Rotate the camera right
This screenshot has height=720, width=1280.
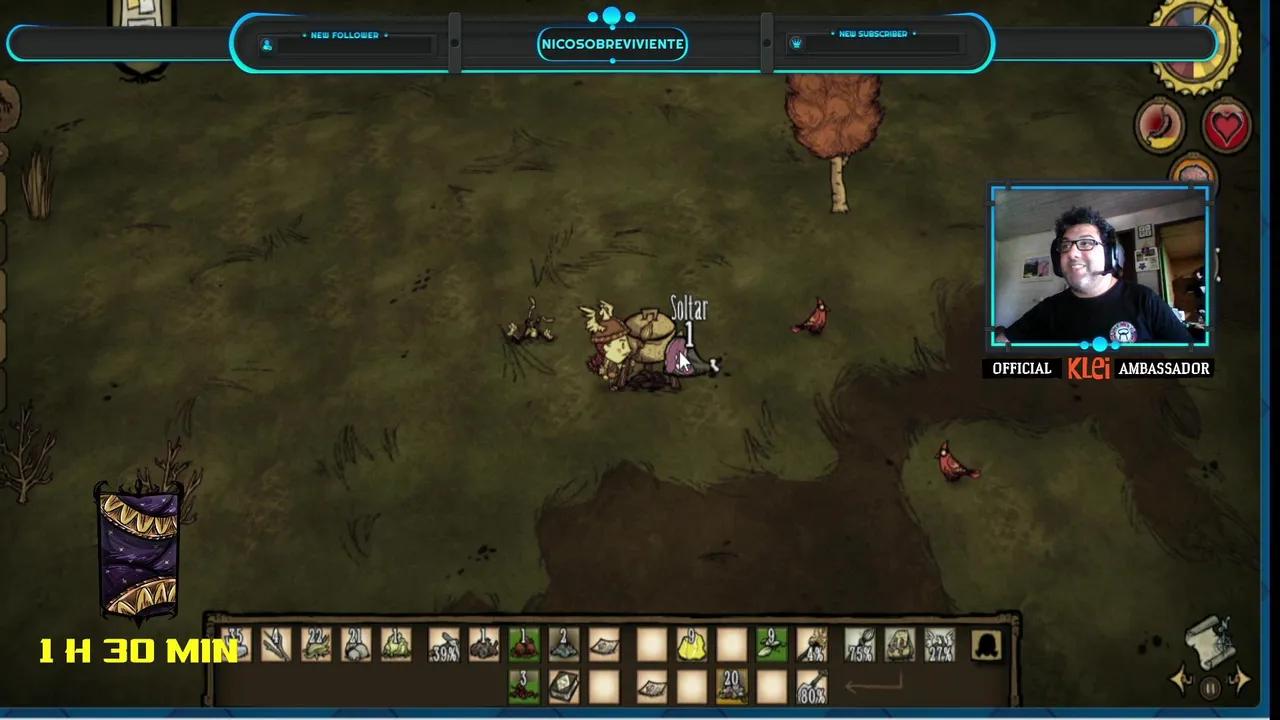1240,682
